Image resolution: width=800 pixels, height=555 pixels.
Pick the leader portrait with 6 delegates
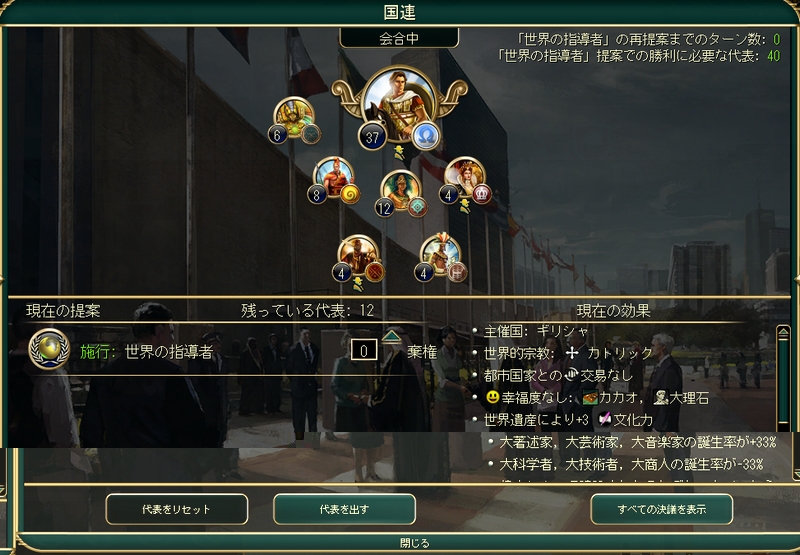[x=294, y=119]
